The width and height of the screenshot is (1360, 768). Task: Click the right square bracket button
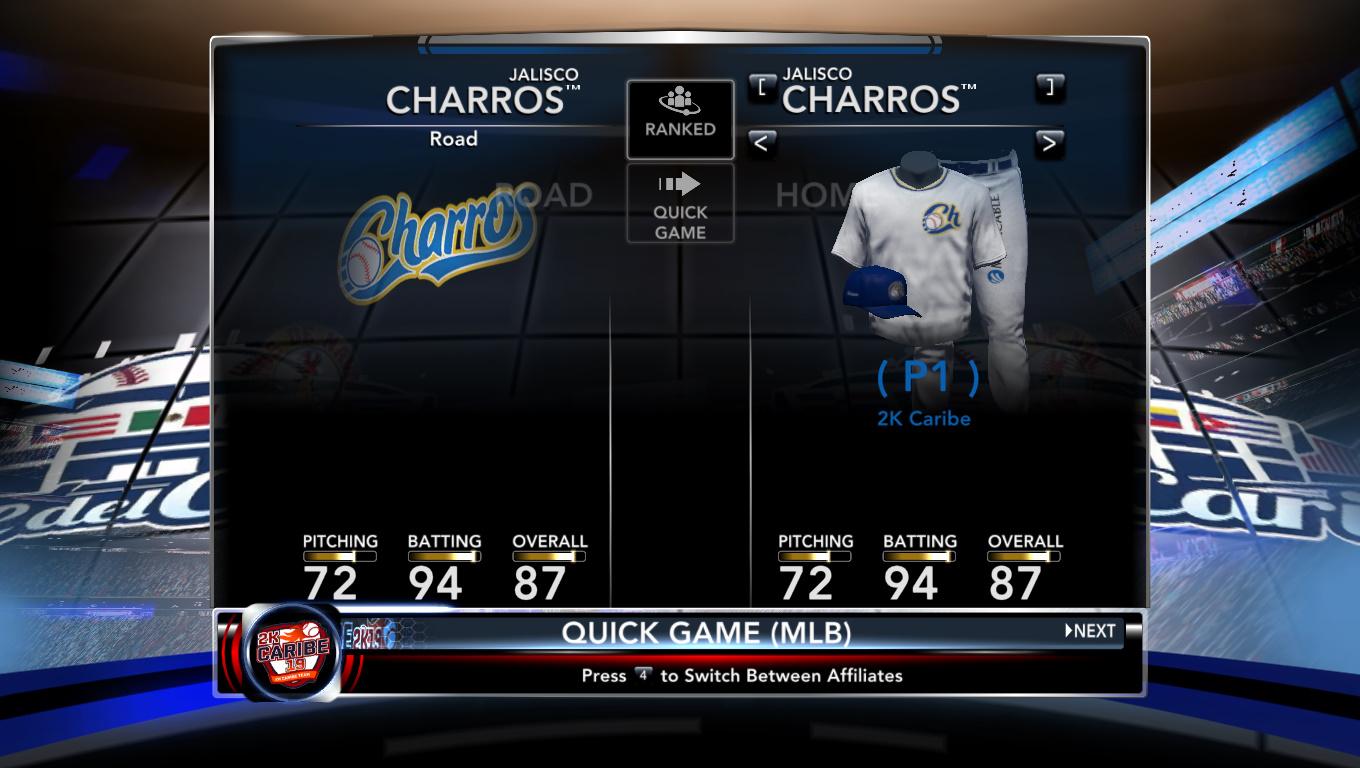click(x=1049, y=86)
